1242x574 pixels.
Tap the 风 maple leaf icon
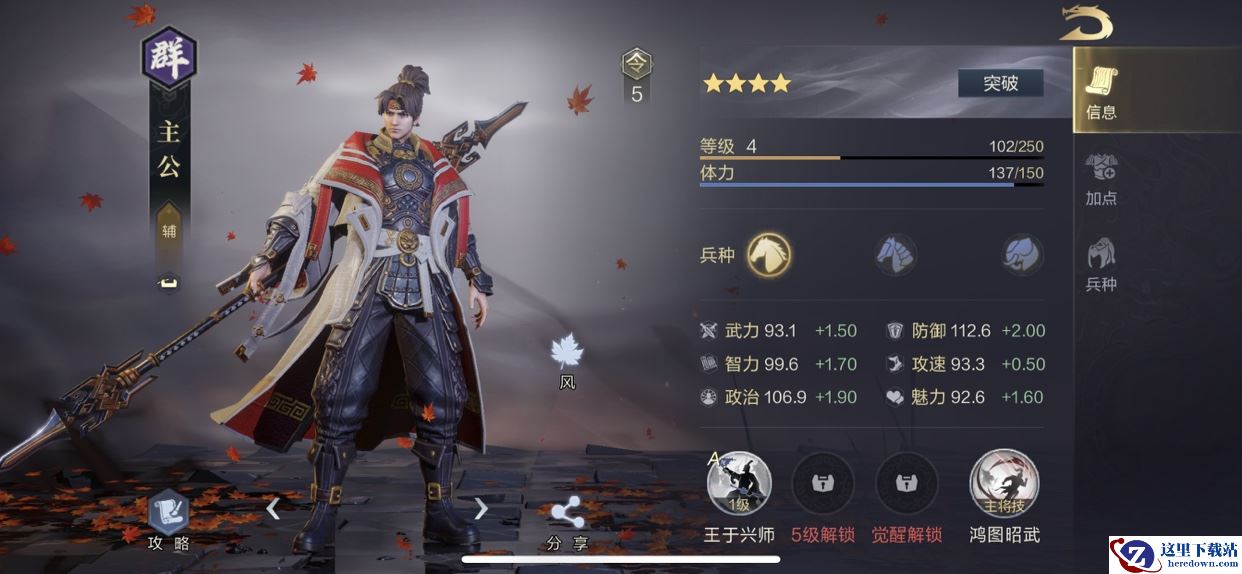(567, 355)
